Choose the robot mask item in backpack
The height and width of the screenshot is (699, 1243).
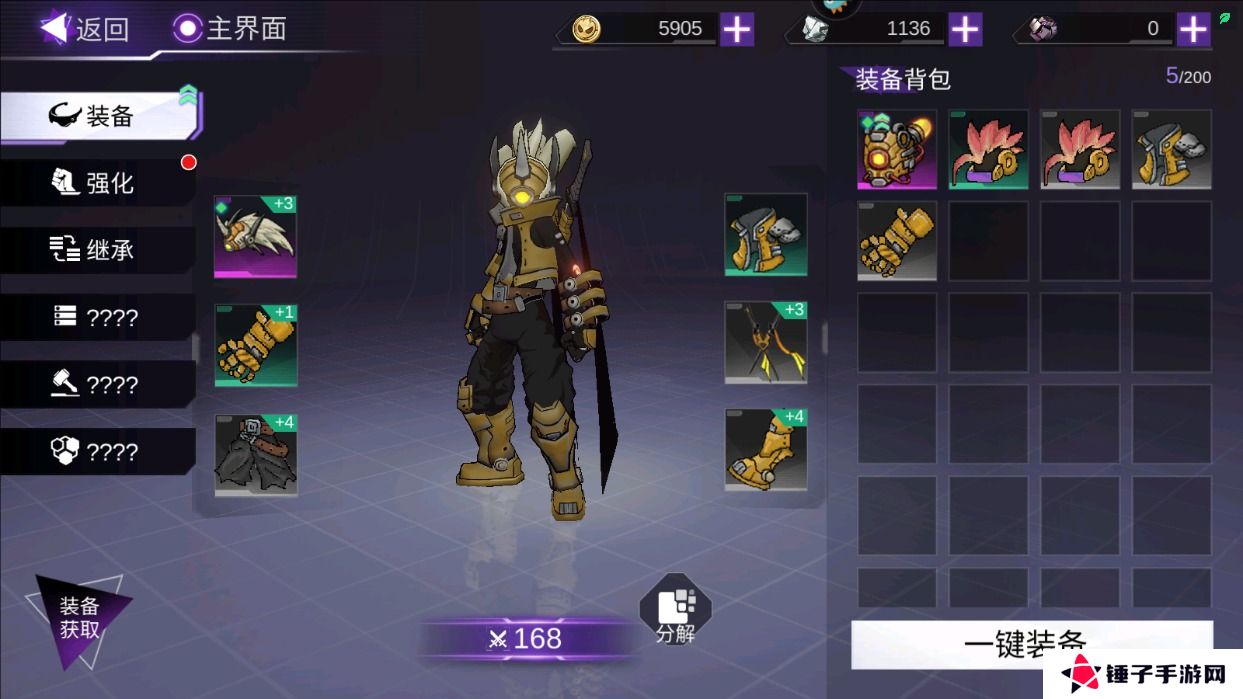897,150
